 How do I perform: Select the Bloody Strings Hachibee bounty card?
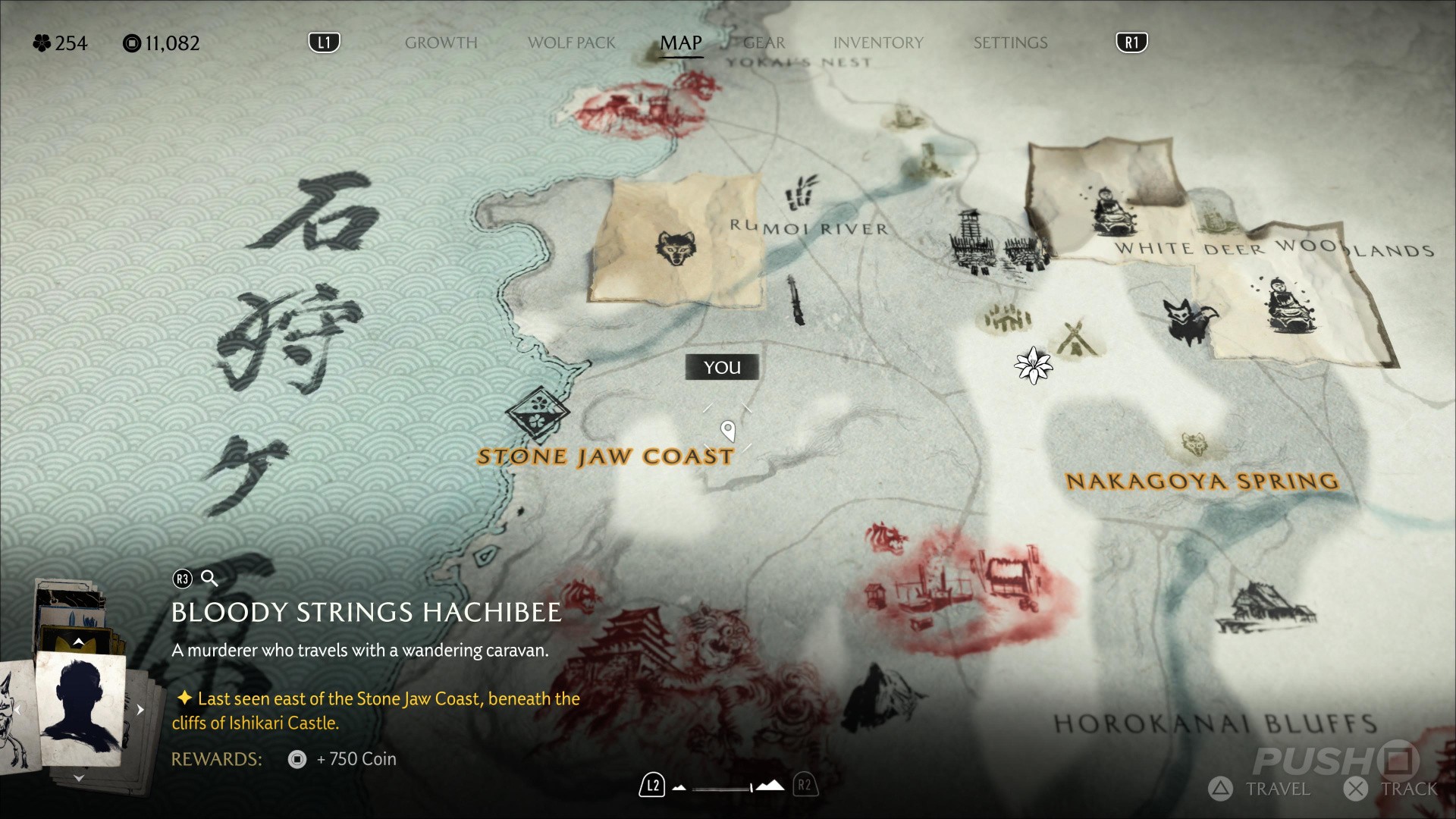click(81, 707)
